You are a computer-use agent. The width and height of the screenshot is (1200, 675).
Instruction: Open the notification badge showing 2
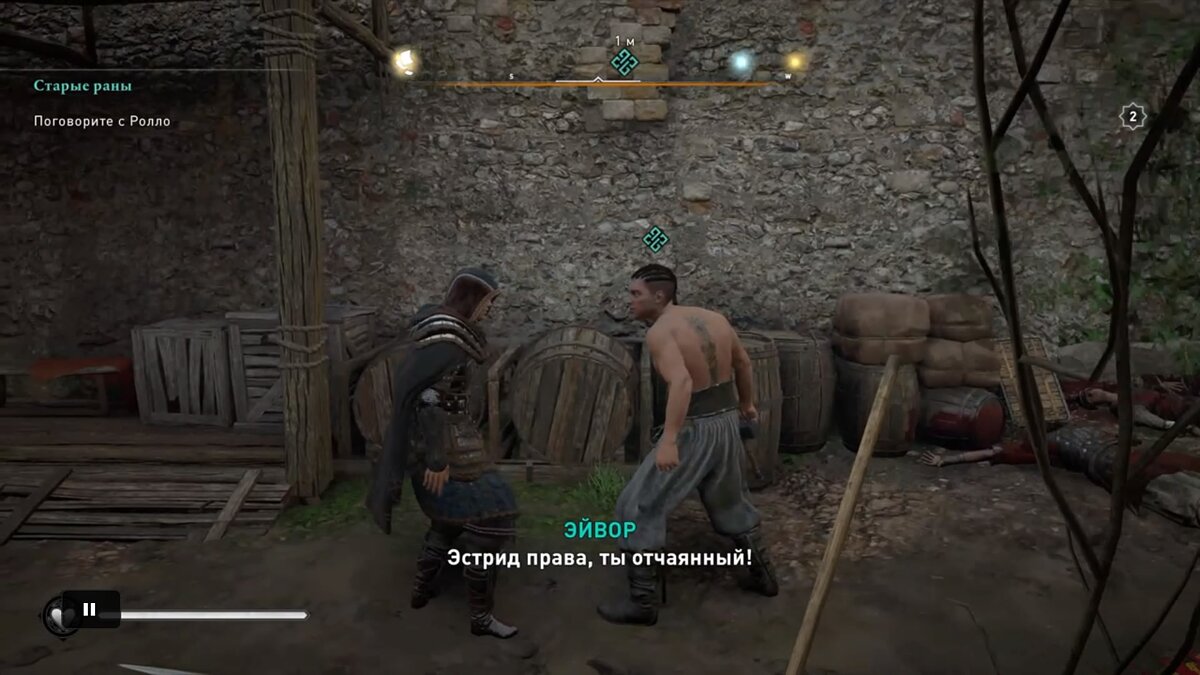1132,117
